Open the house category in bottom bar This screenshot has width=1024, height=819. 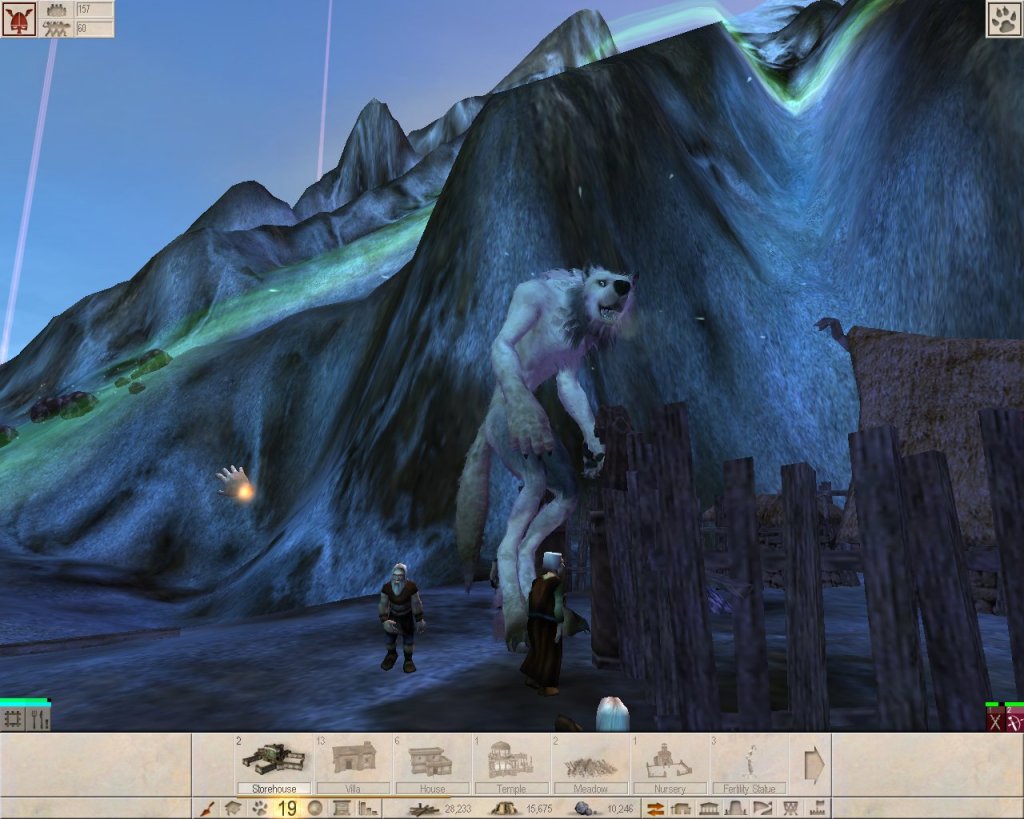231,808
